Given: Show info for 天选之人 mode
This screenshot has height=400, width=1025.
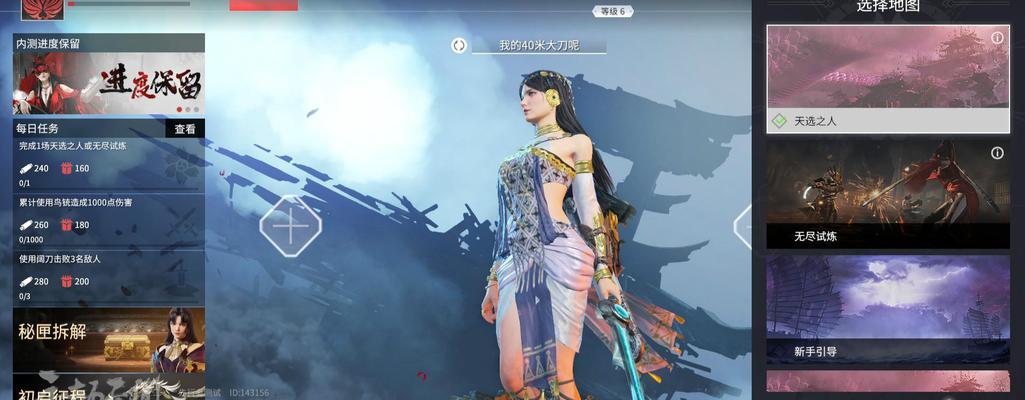Looking at the screenshot, I should click(997, 38).
